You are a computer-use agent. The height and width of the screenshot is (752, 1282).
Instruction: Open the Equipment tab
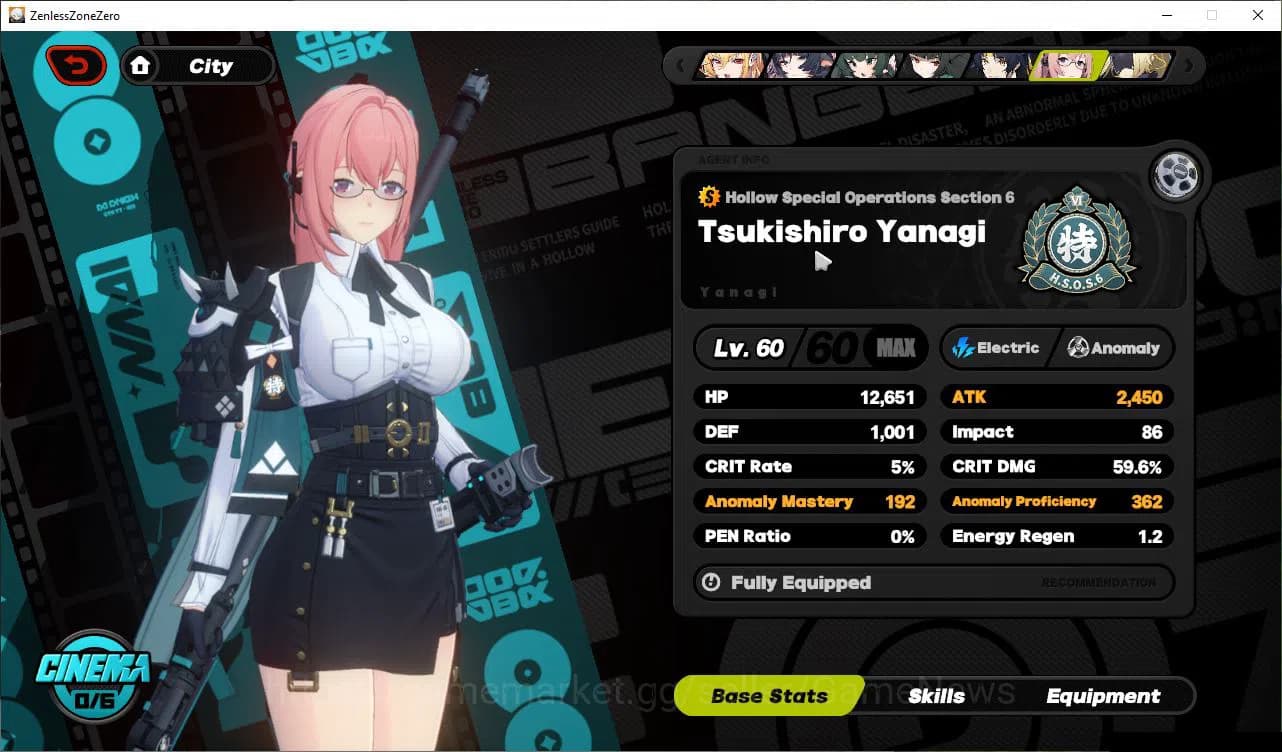tap(1103, 696)
